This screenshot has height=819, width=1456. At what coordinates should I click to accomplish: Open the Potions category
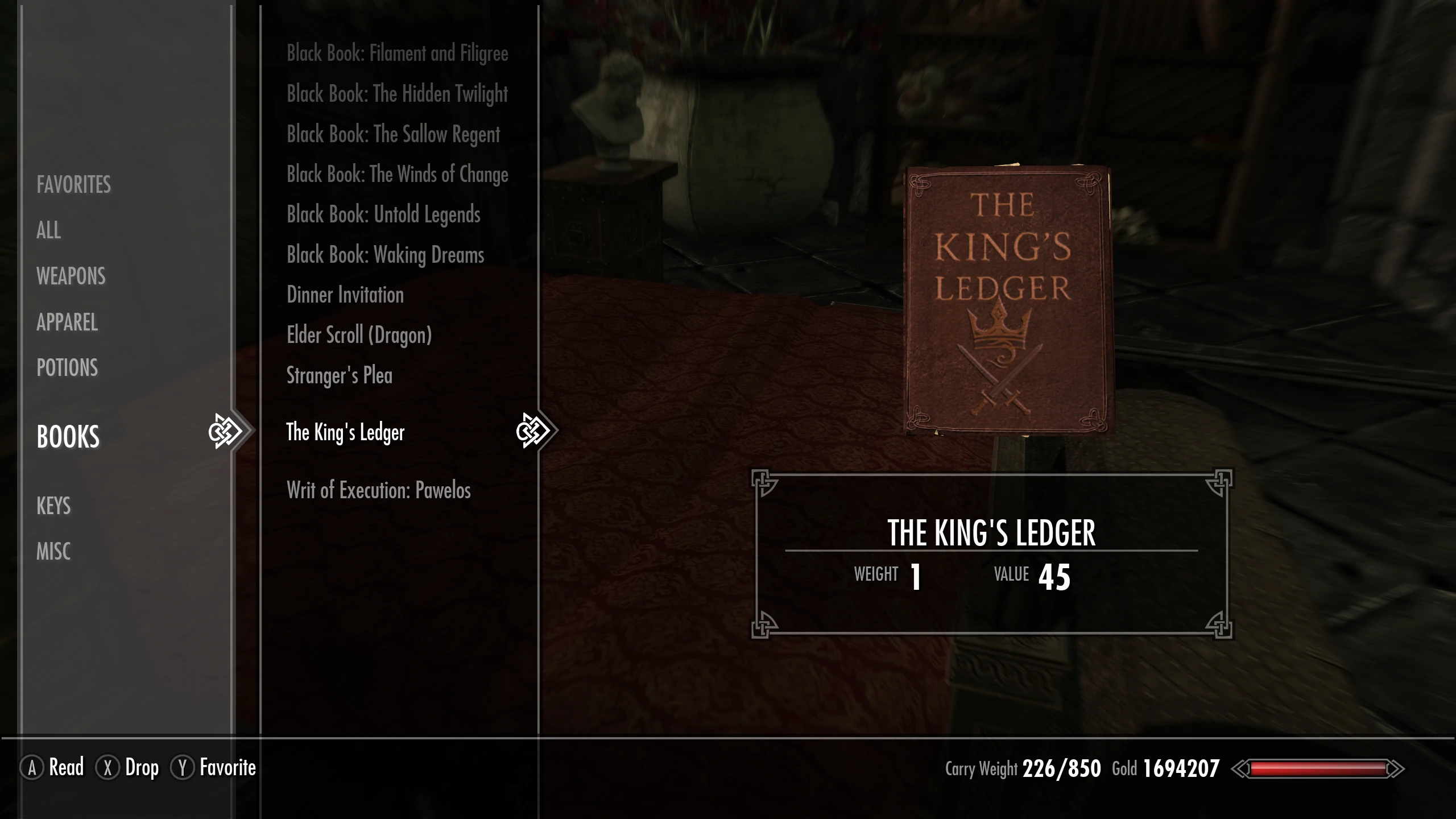tap(67, 368)
